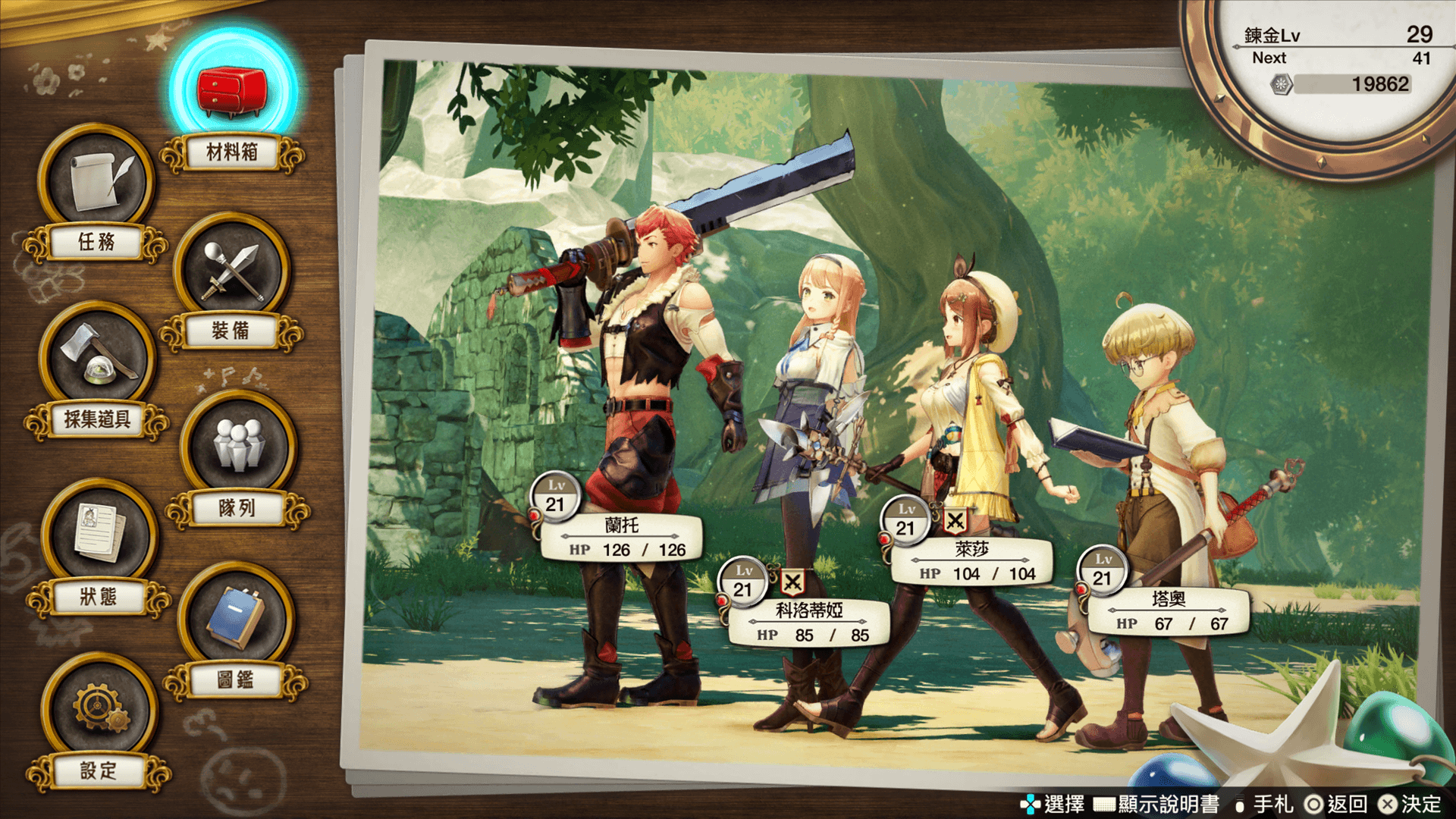Open the 裝備 equipment menu
The image size is (1456, 819).
[231, 271]
